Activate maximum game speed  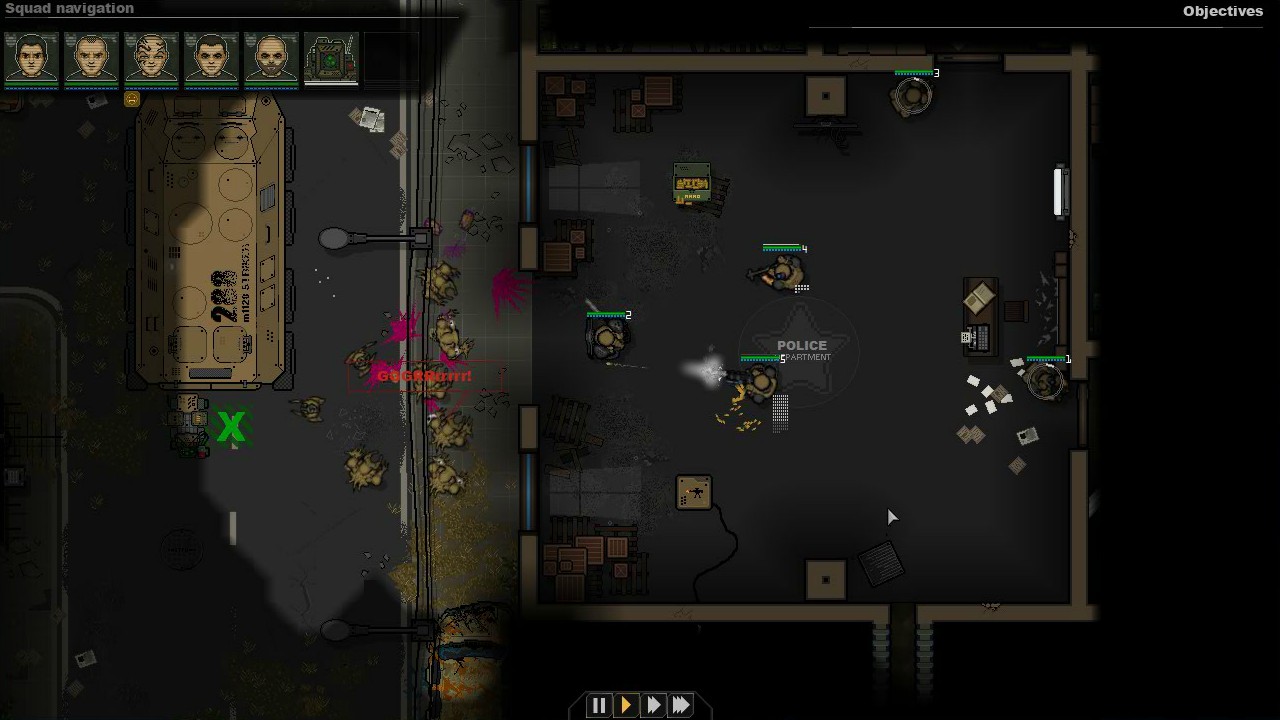pos(680,705)
